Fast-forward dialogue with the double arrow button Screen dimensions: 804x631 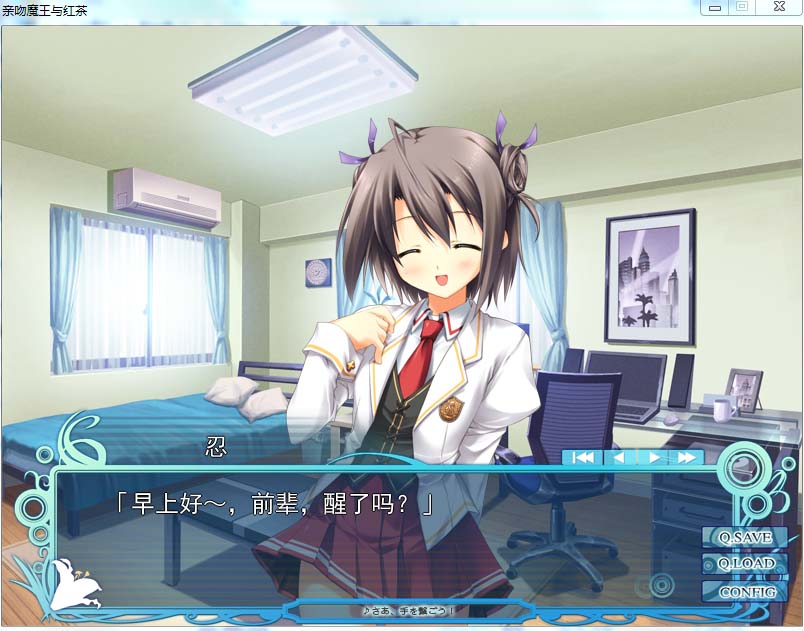[x=687, y=457]
